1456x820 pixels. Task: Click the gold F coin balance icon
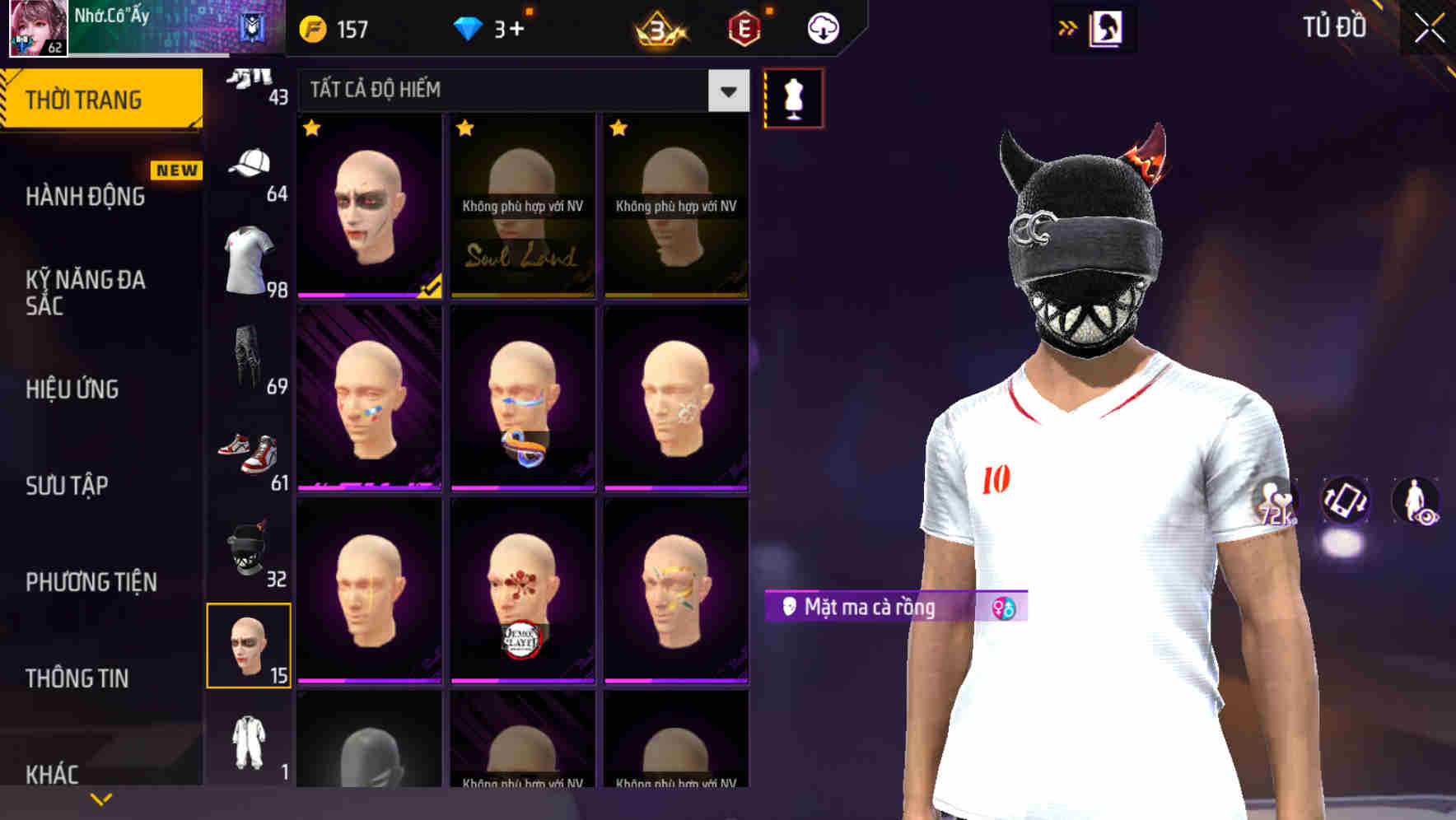[x=314, y=27]
